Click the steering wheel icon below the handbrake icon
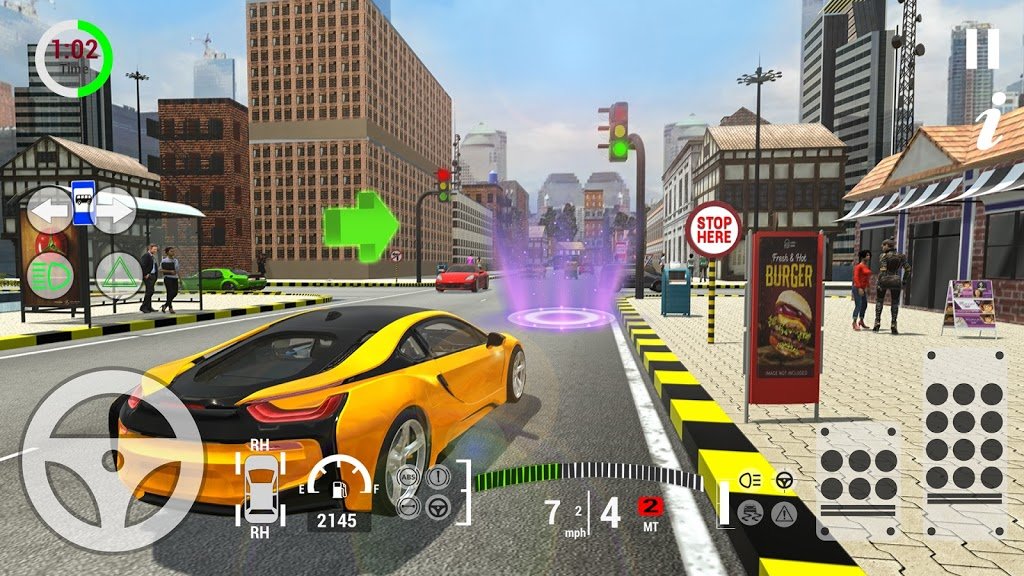The height and width of the screenshot is (576, 1024). click(437, 507)
